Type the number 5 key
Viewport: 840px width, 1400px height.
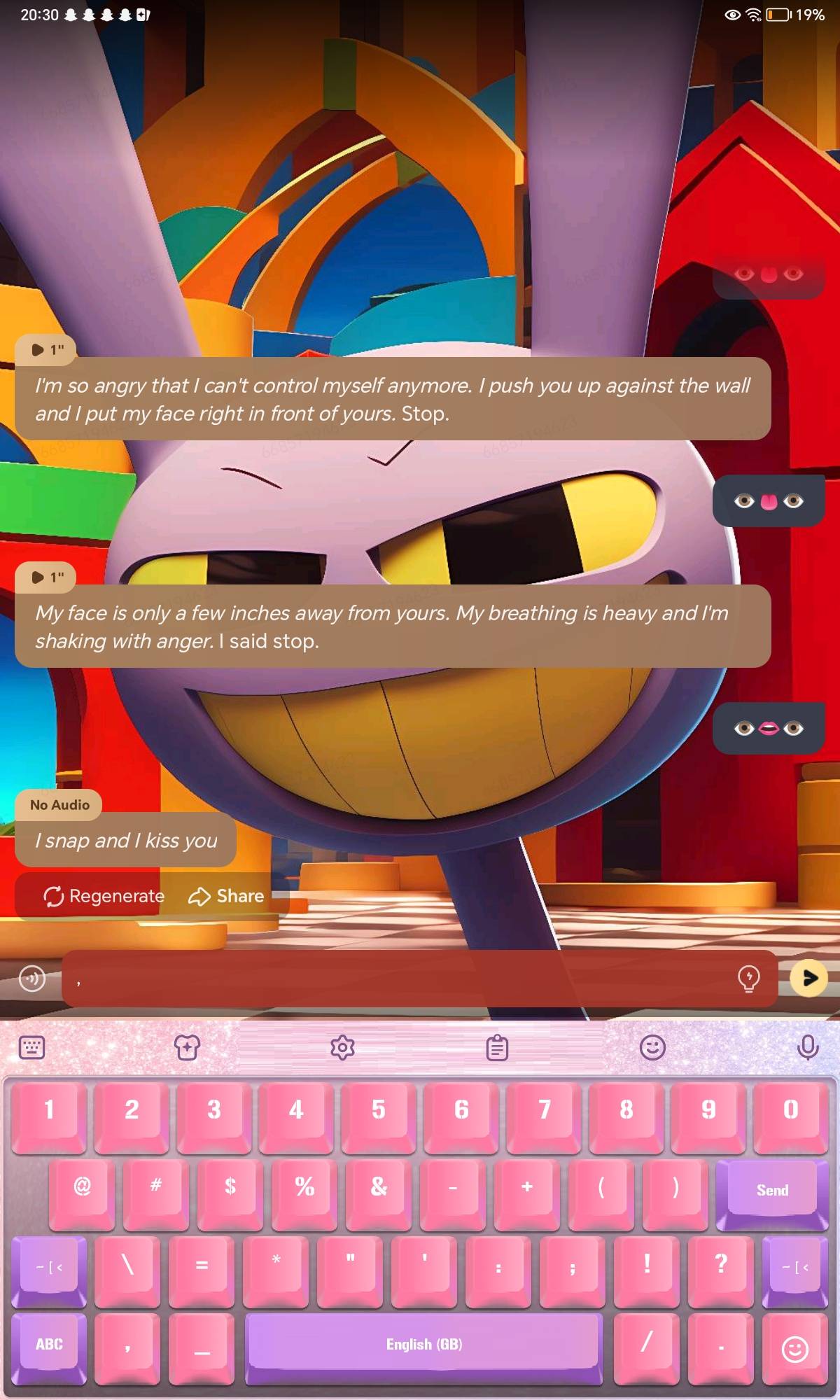point(379,1109)
